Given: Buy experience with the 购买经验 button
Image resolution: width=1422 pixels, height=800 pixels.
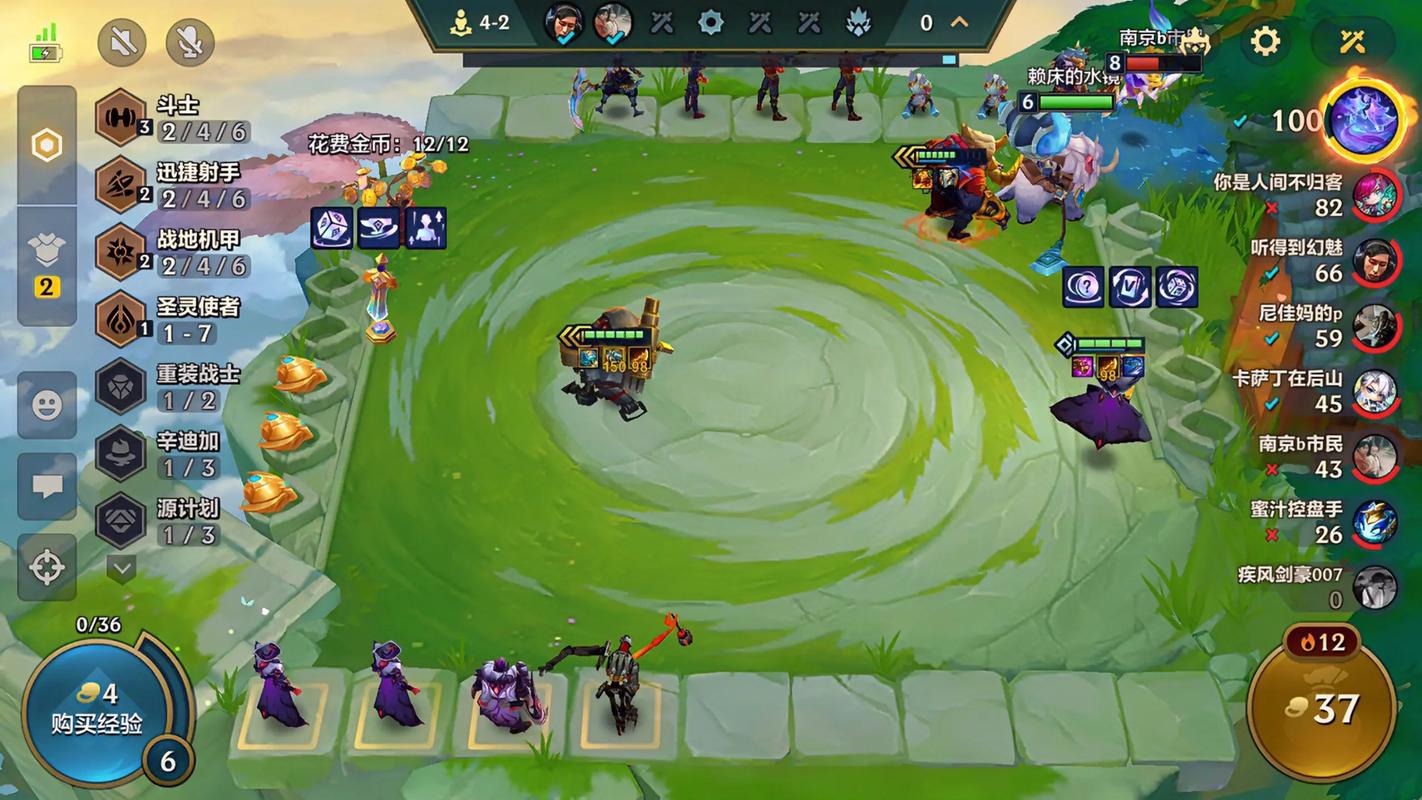Looking at the screenshot, I should click(96, 709).
